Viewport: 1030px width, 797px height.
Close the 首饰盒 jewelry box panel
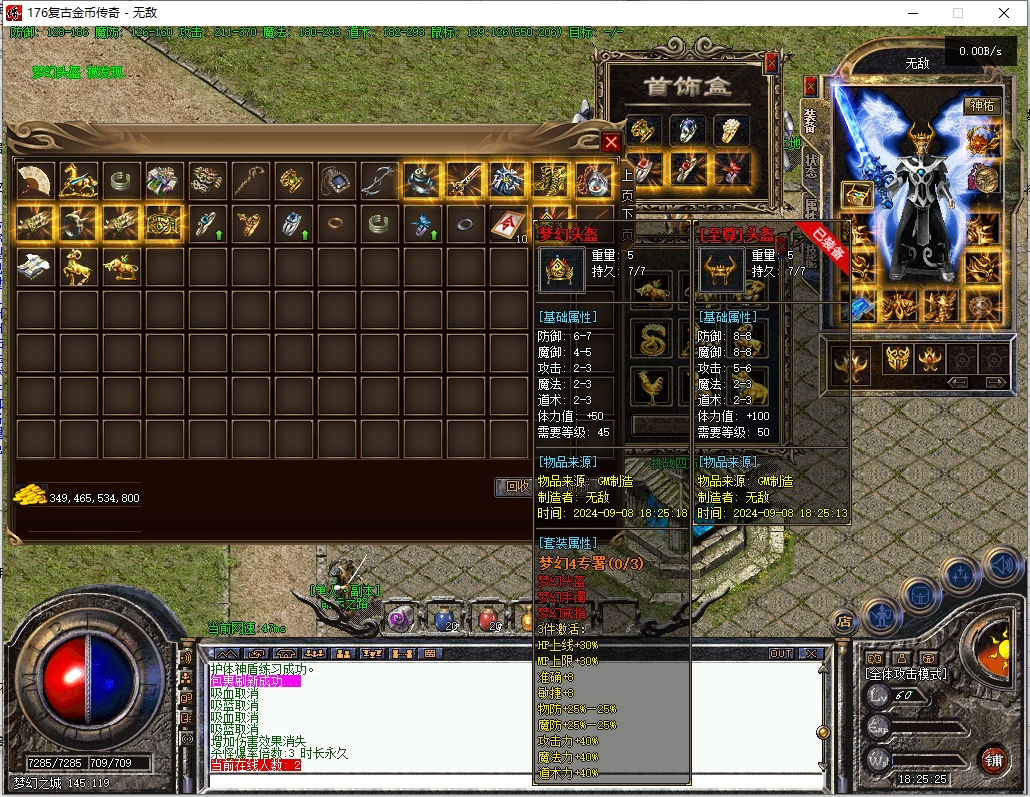771,63
